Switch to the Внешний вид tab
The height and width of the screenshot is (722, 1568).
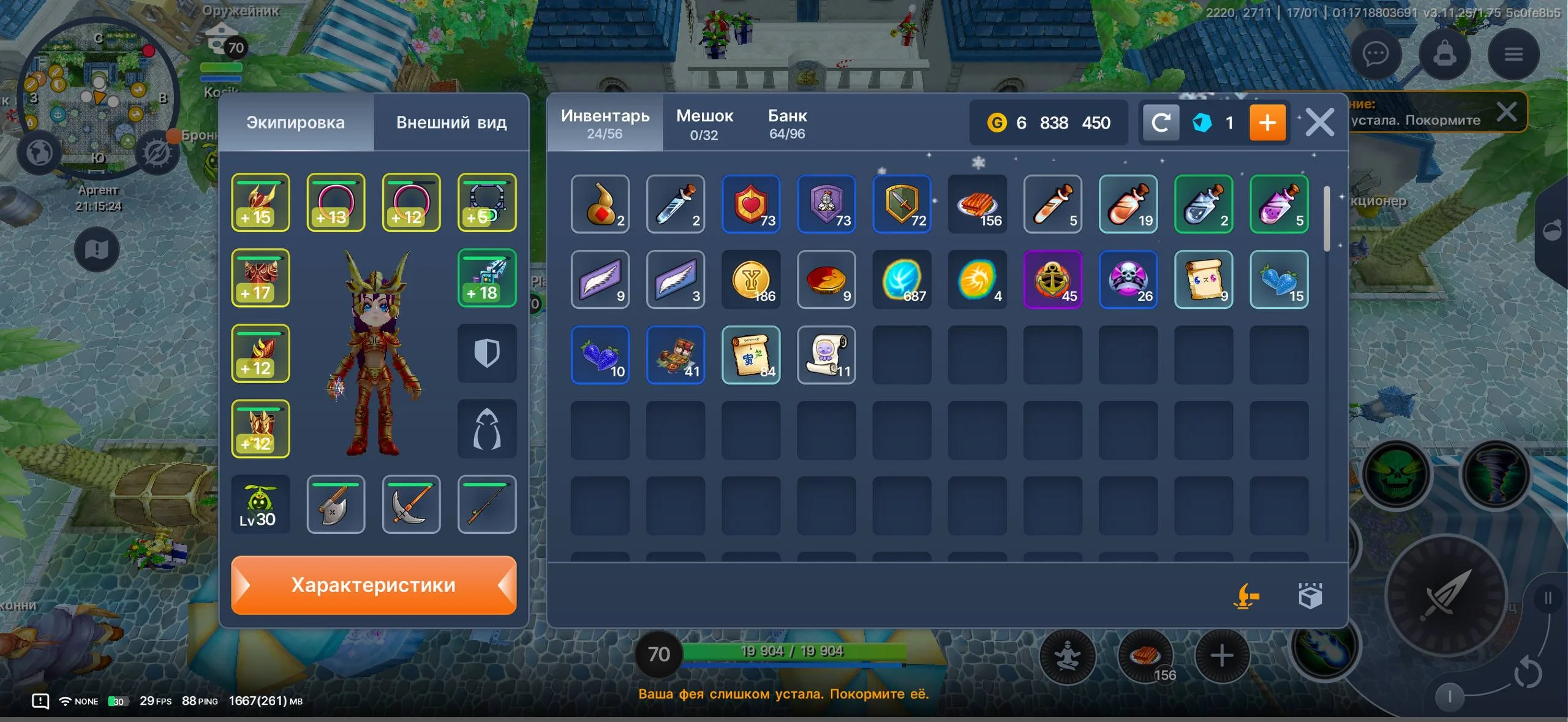[451, 123]
